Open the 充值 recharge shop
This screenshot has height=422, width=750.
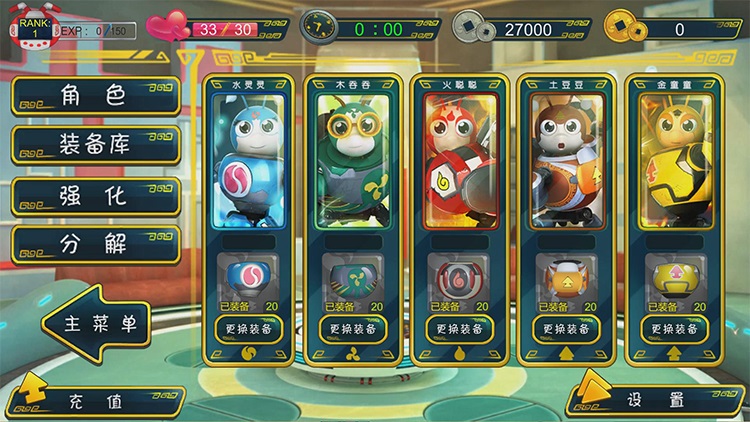(x=95, y=402)
